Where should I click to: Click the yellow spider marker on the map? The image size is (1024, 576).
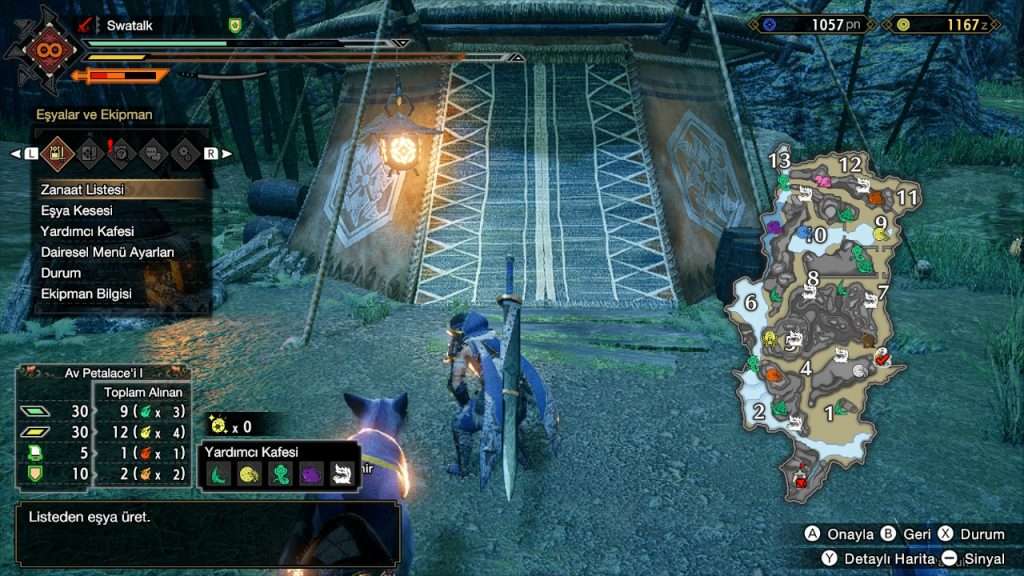[881, 234]
